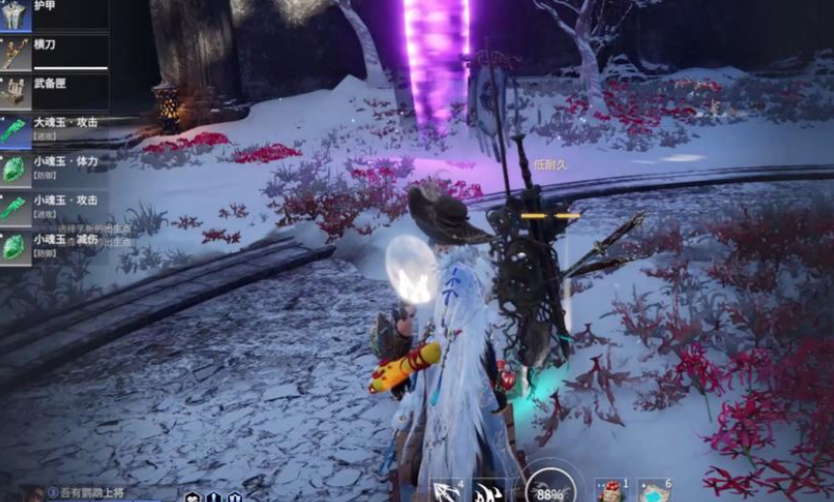Activate the arrow-burst skill icon

446,490
